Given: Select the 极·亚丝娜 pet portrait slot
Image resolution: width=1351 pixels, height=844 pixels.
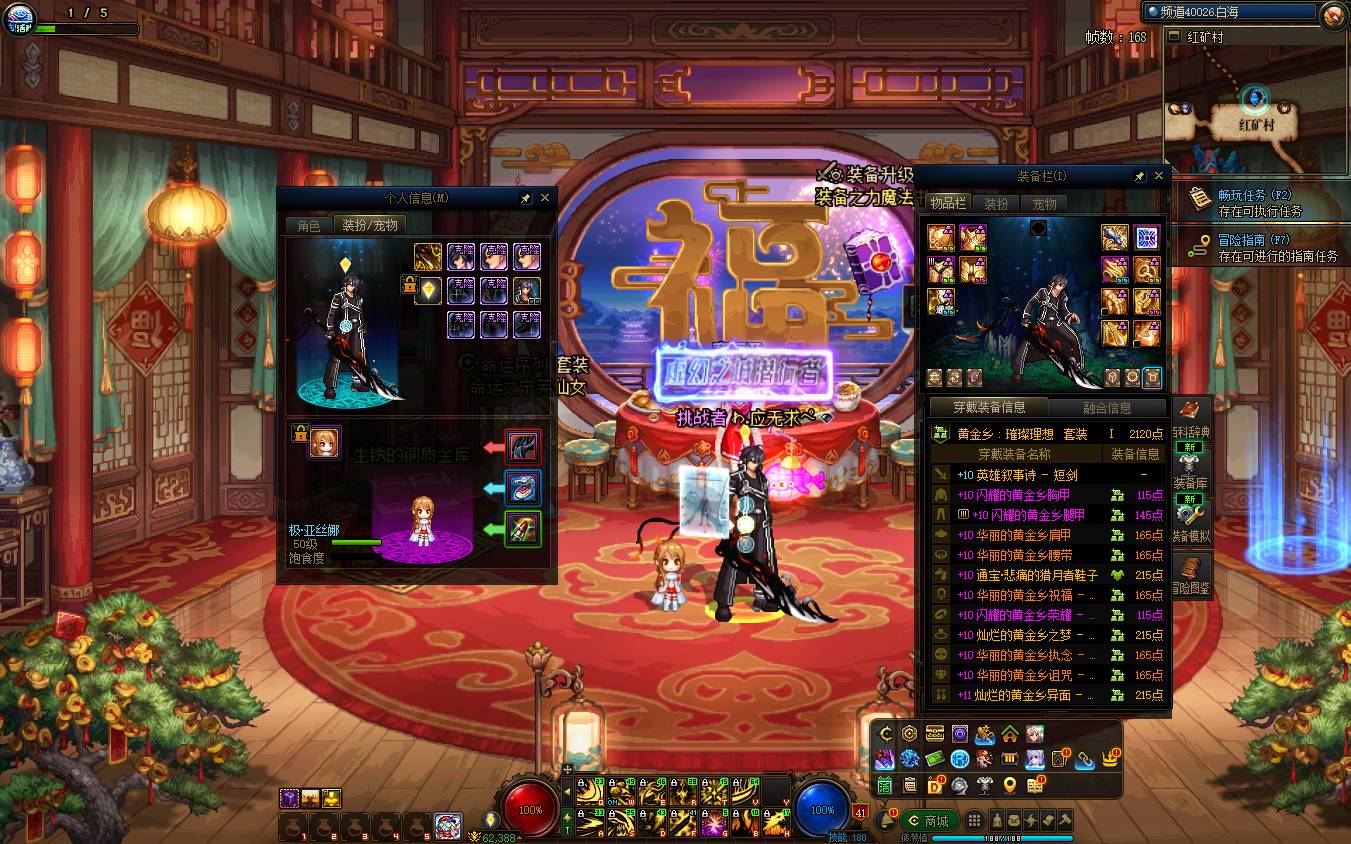Looking at the screenshot, I should (x=324, y=443).
